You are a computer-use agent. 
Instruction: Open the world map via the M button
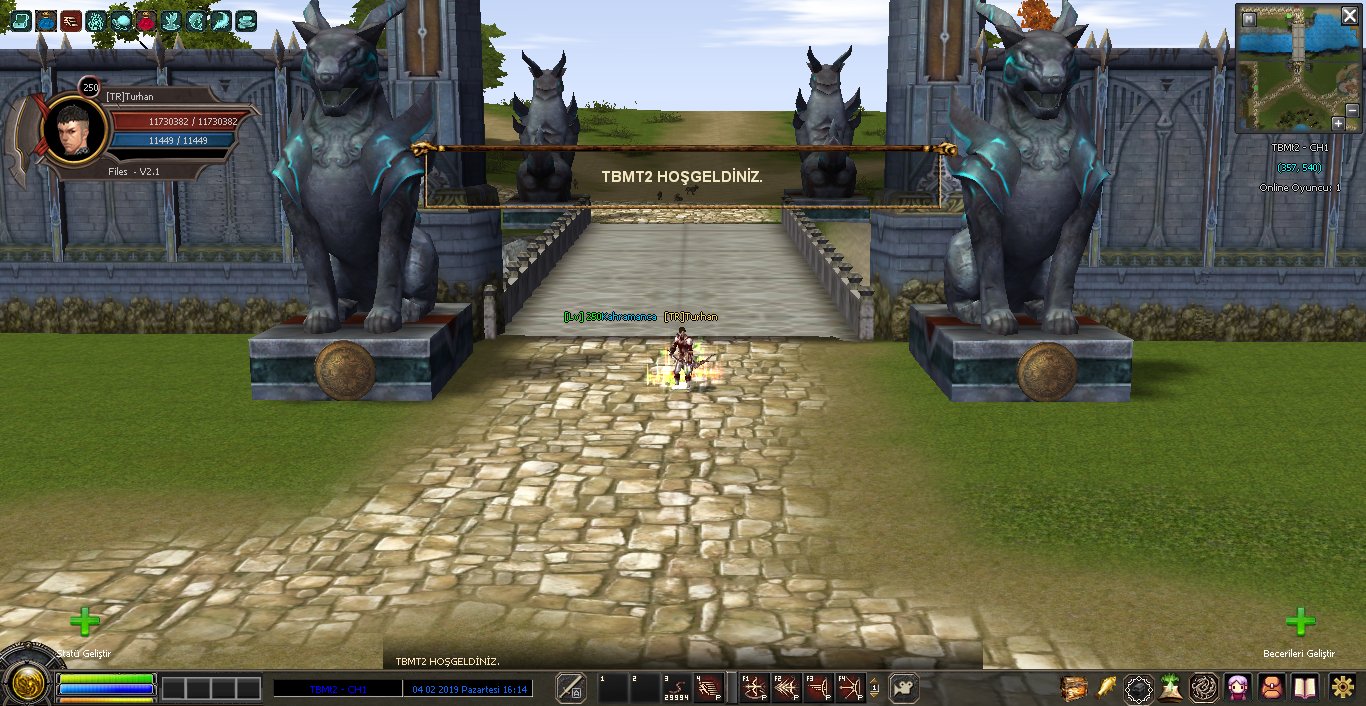[1249, 18]
